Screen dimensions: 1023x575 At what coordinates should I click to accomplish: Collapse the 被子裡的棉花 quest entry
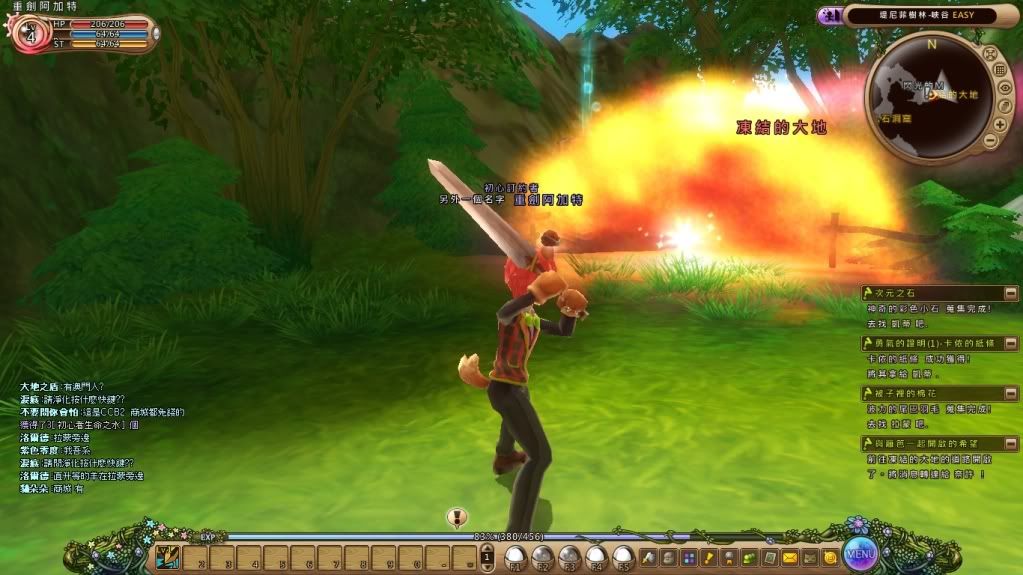(x=1012, y=394)
